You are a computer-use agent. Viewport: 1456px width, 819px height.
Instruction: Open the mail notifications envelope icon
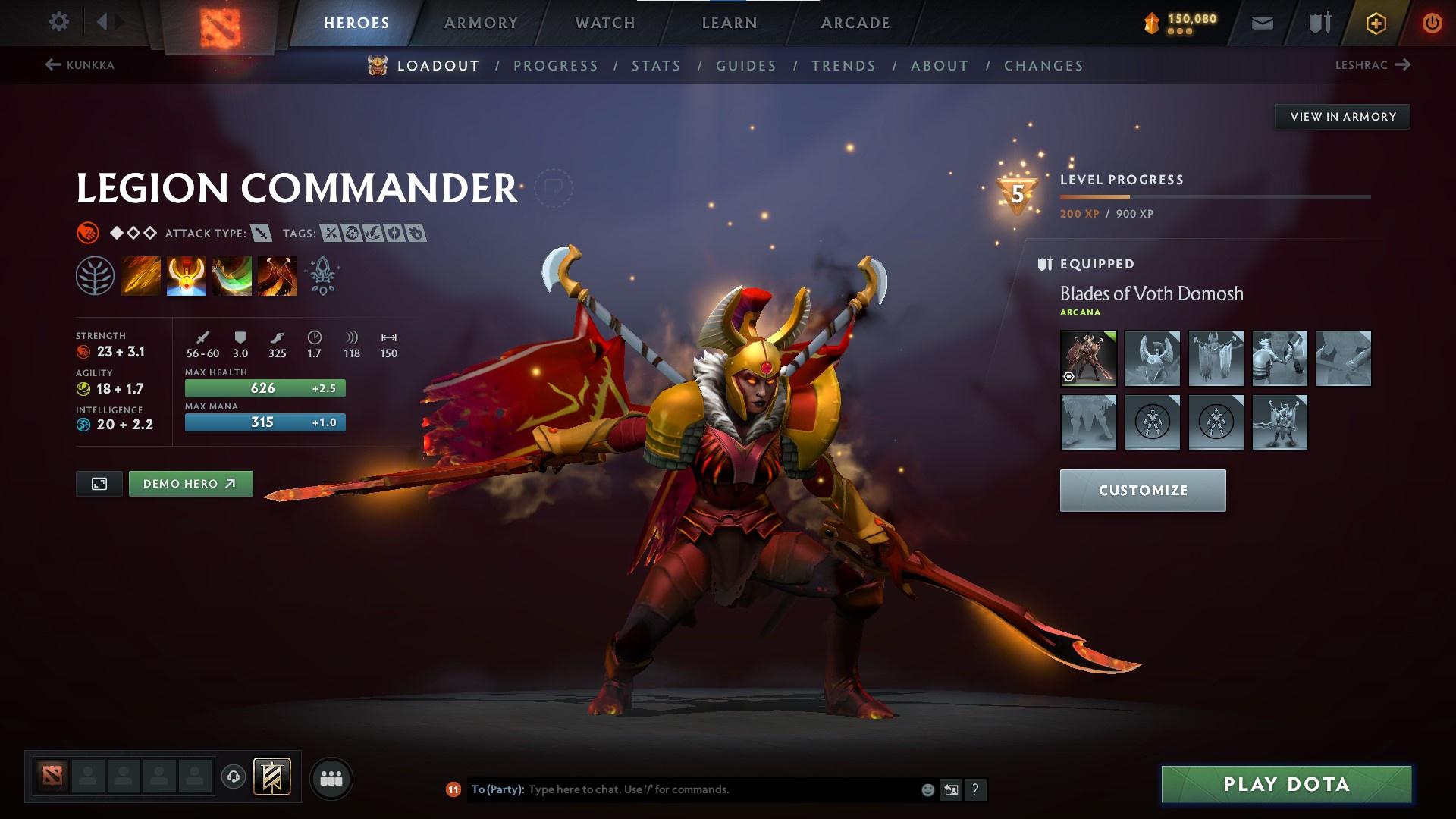(x=1261, y=22)
